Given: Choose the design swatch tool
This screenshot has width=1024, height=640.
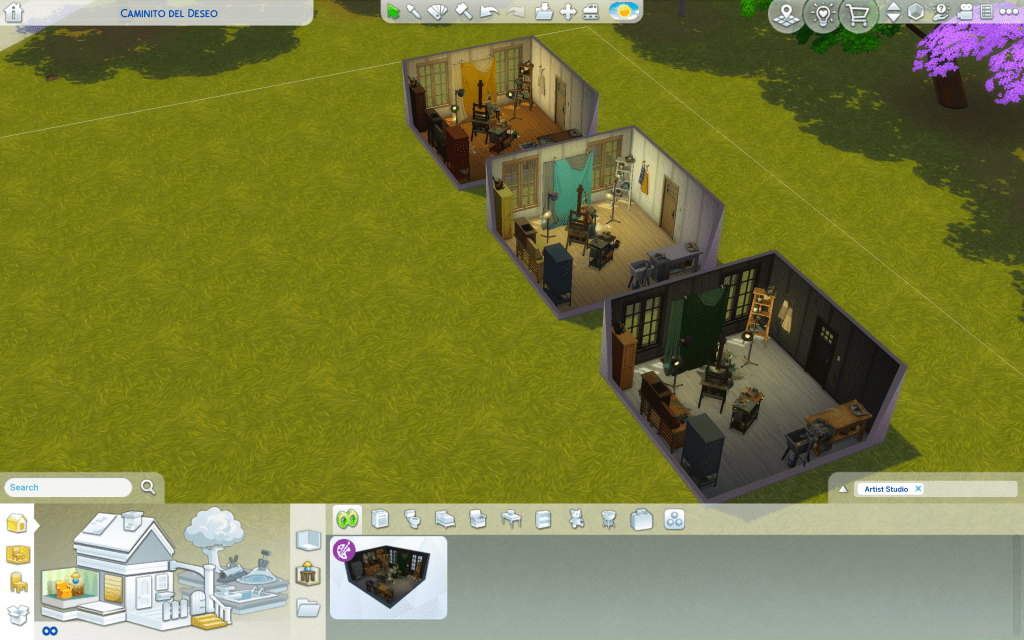Looking at the screenshot, I should (x=438, y=12).
